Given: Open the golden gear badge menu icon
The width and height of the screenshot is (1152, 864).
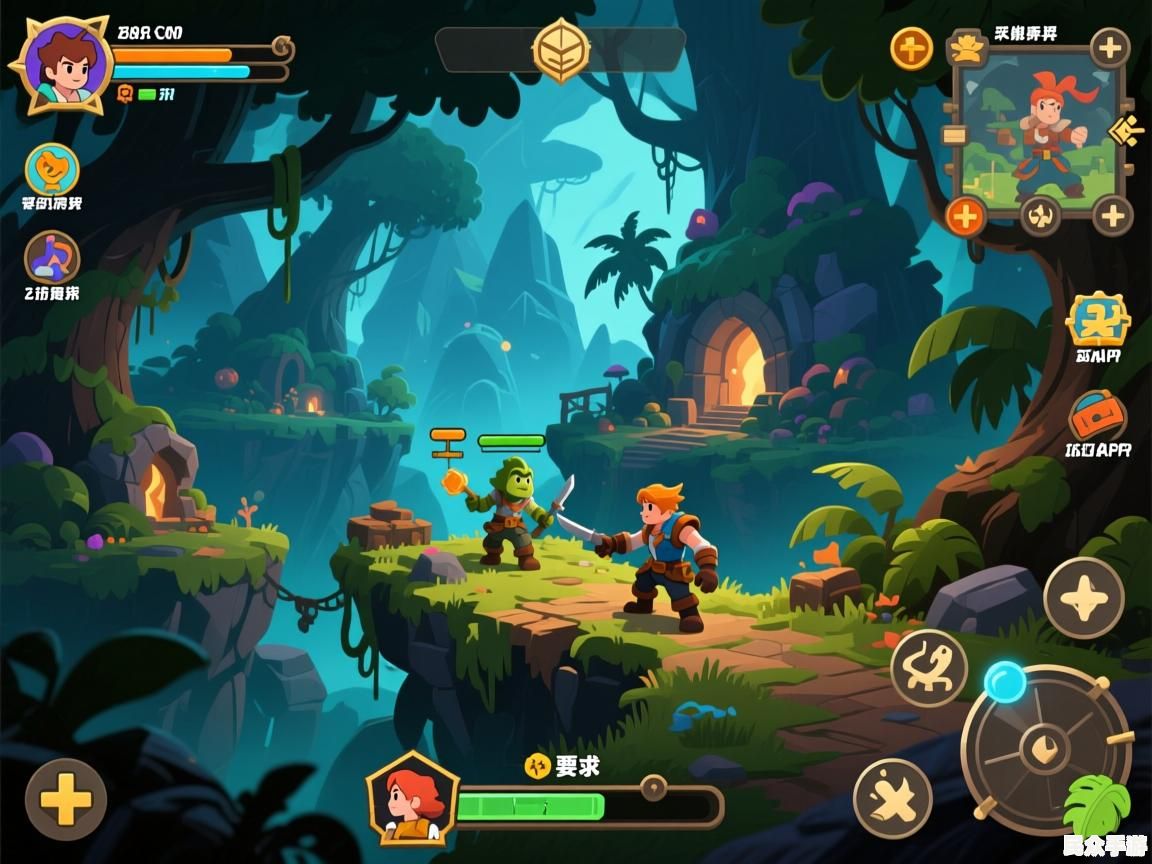Looking at the screenshot, I should click(1098, 320).
